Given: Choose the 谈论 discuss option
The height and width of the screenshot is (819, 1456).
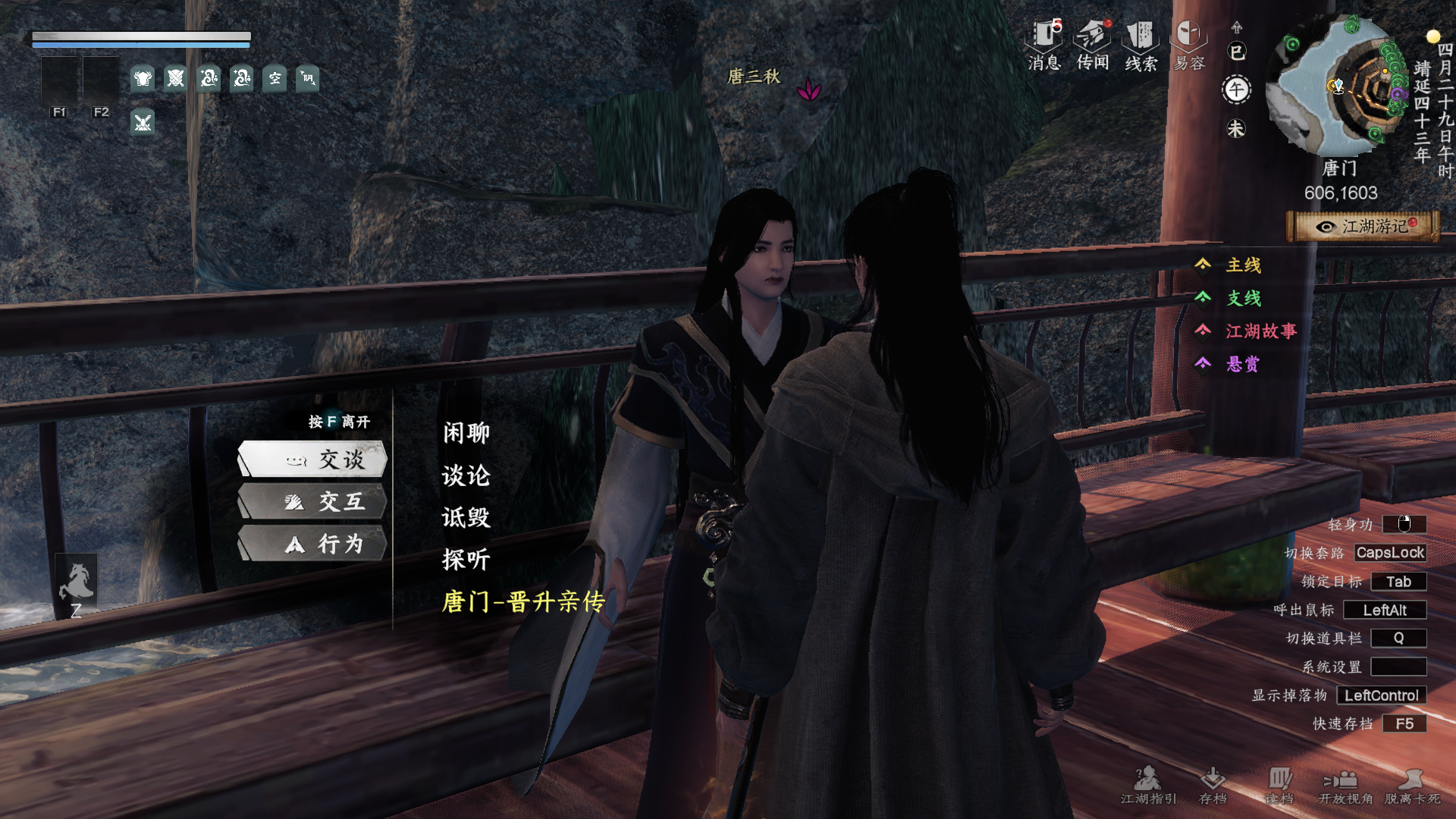Looking at the screenshot, I should [466, 475].
